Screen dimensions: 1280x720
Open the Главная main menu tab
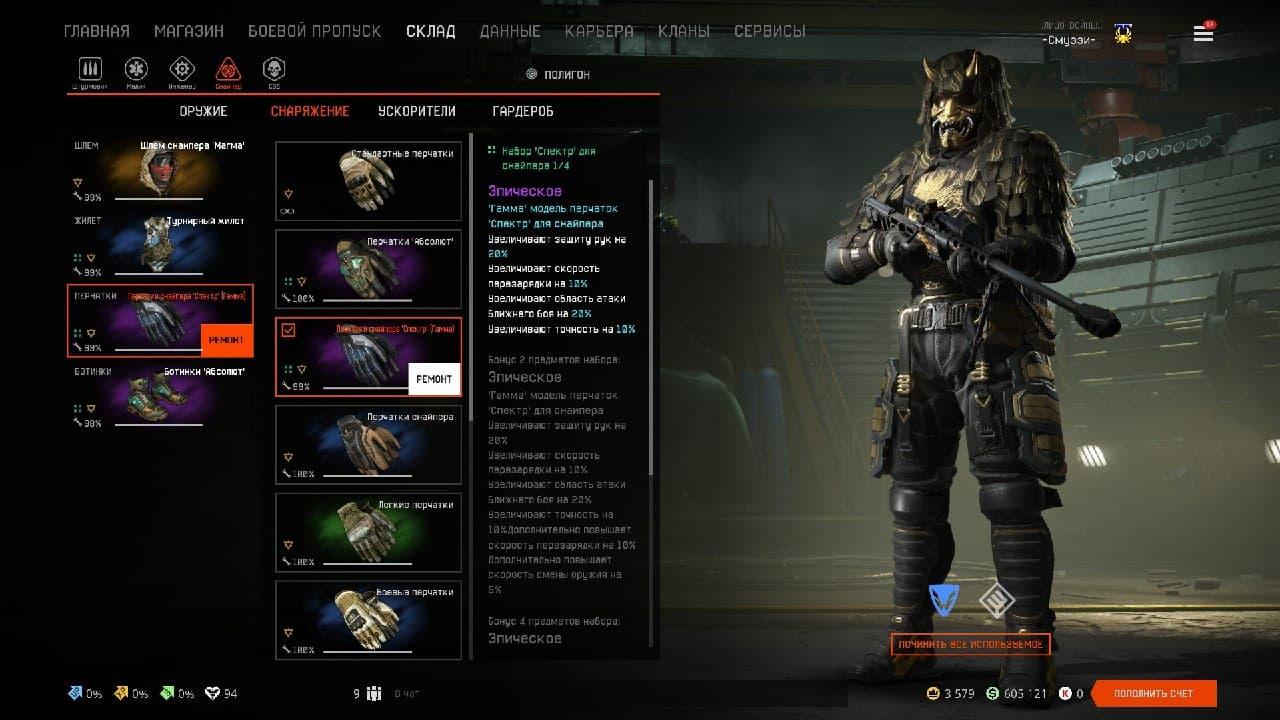coord(96,31)
